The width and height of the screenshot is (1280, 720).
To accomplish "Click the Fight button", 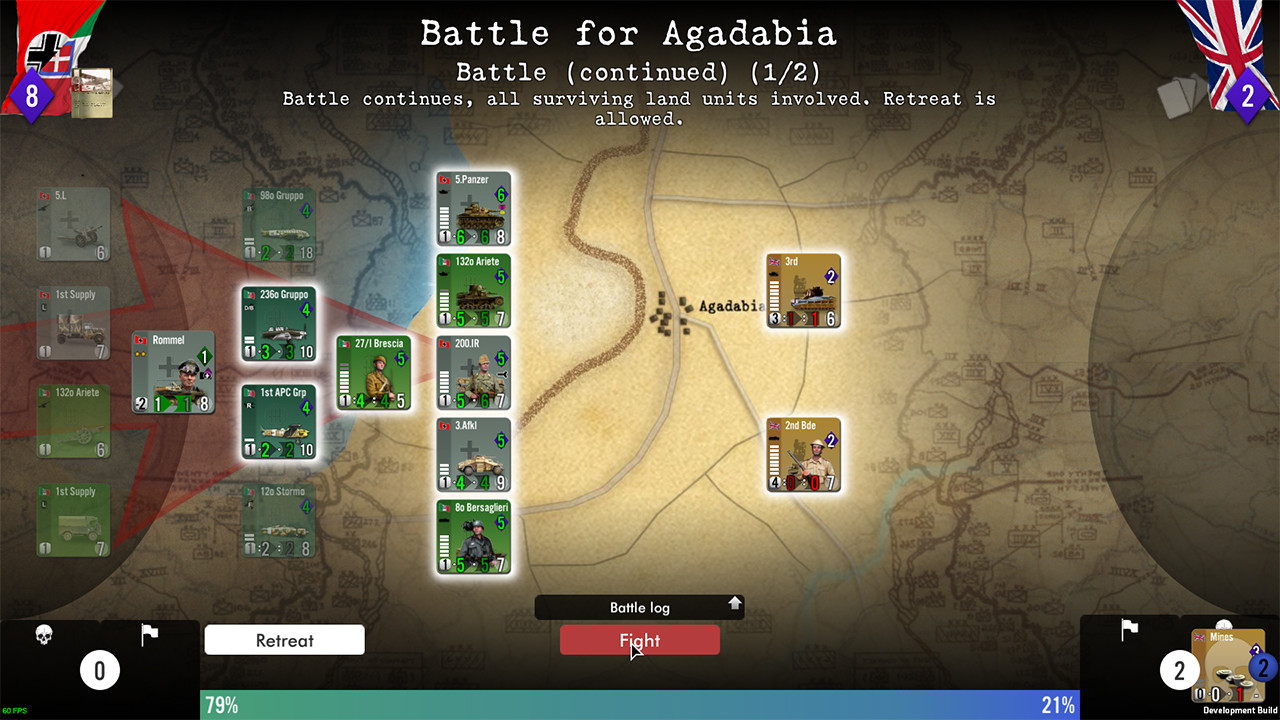I will [639, 640].
